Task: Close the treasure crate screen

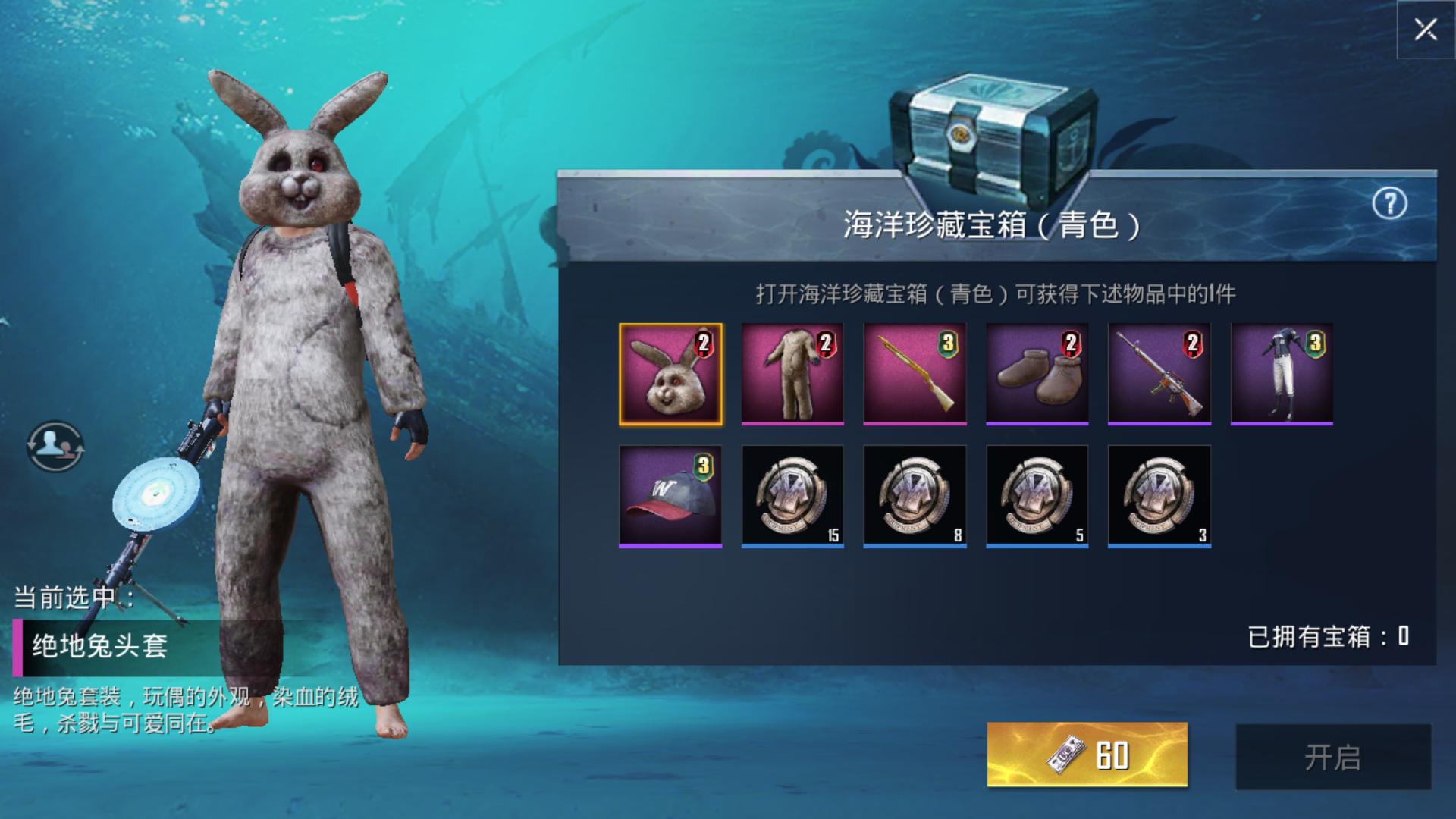Action: coord(1425,30)
